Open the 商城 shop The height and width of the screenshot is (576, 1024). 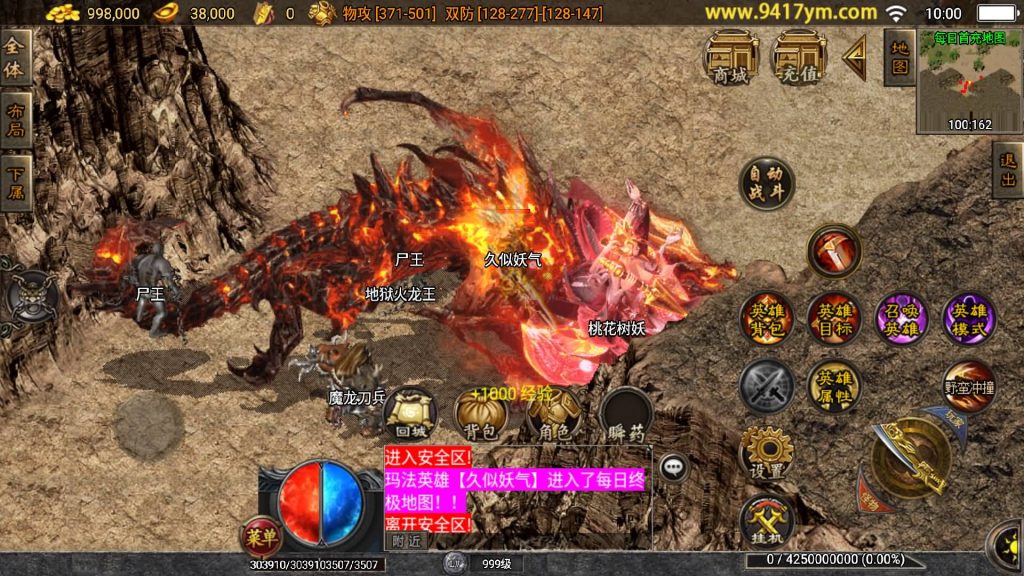pos(730,55)
